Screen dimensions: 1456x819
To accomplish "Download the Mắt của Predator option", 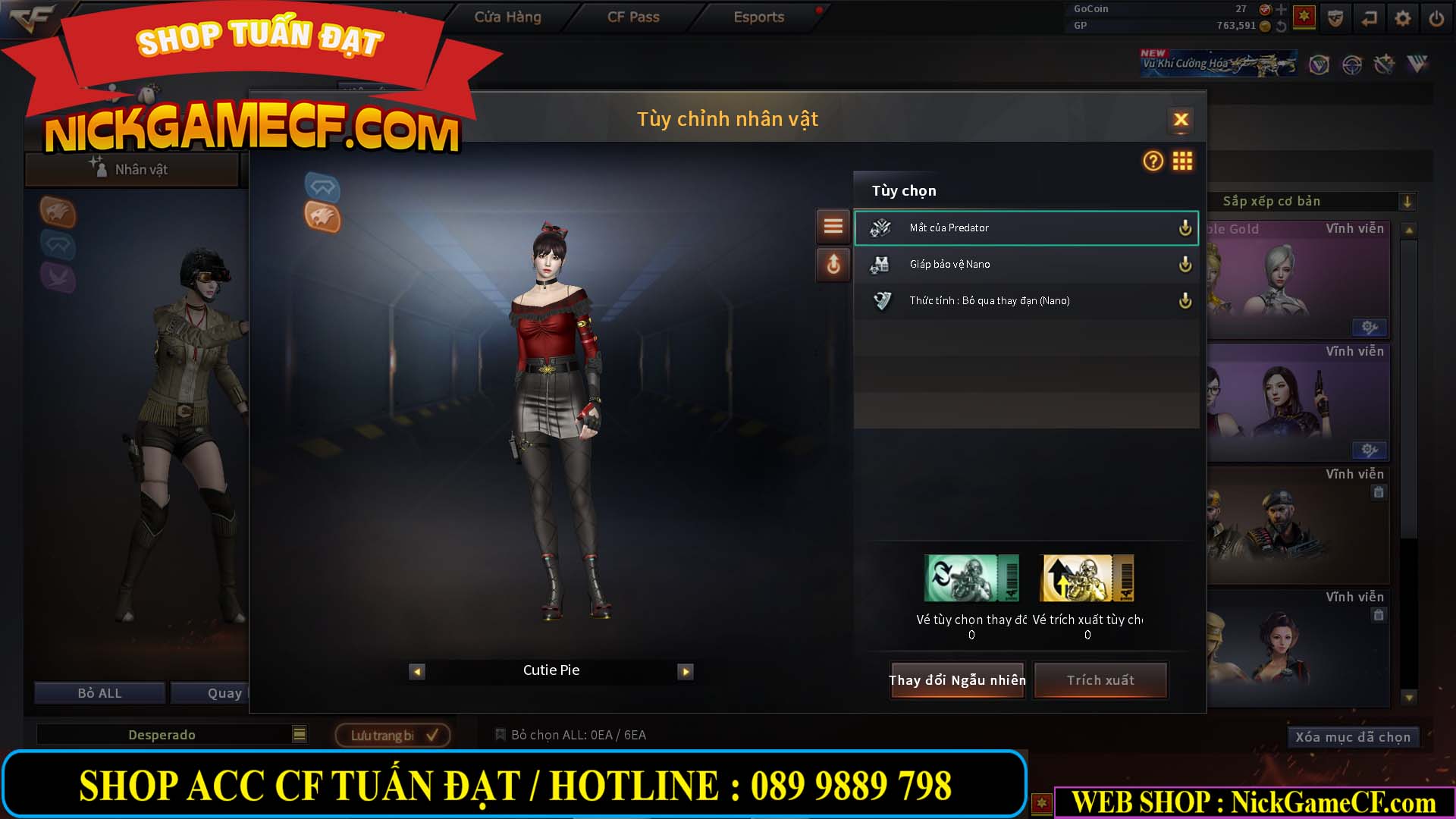I will click(1185, 227).
